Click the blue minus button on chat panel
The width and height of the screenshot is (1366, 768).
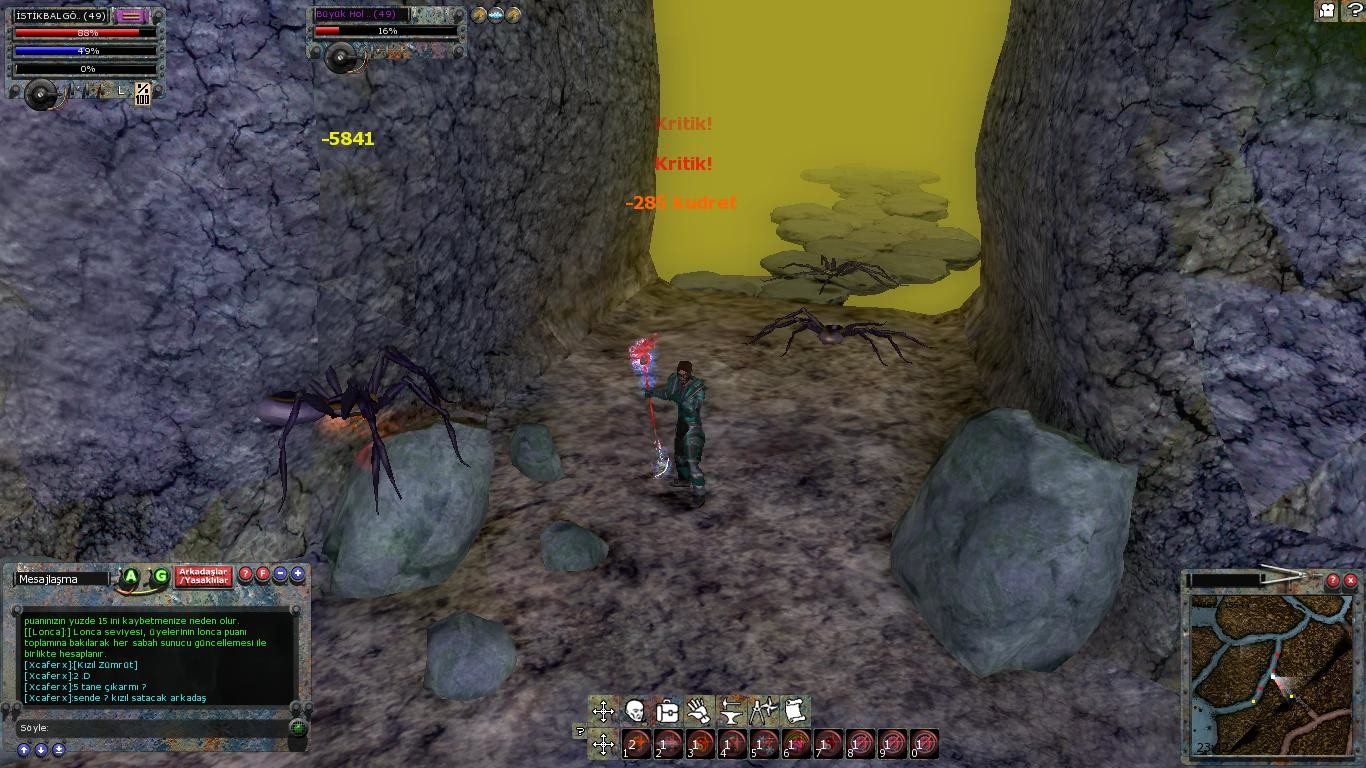[x=281, y=575]
